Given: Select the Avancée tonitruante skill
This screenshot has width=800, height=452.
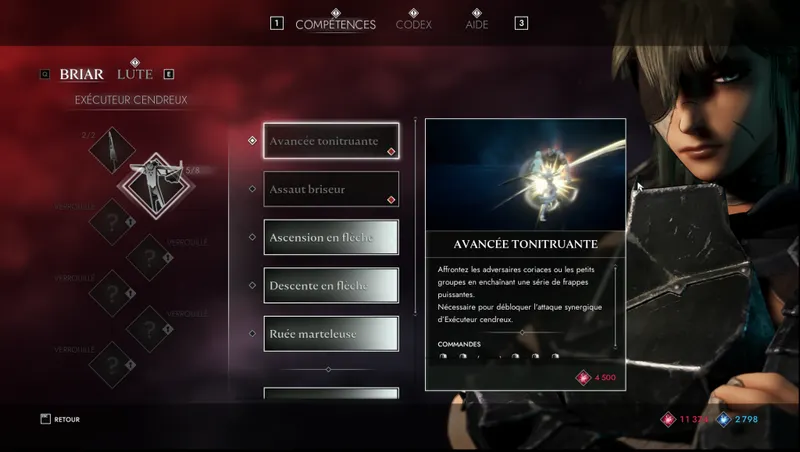Looking at the screenshot, I should (x=331, y=141).
